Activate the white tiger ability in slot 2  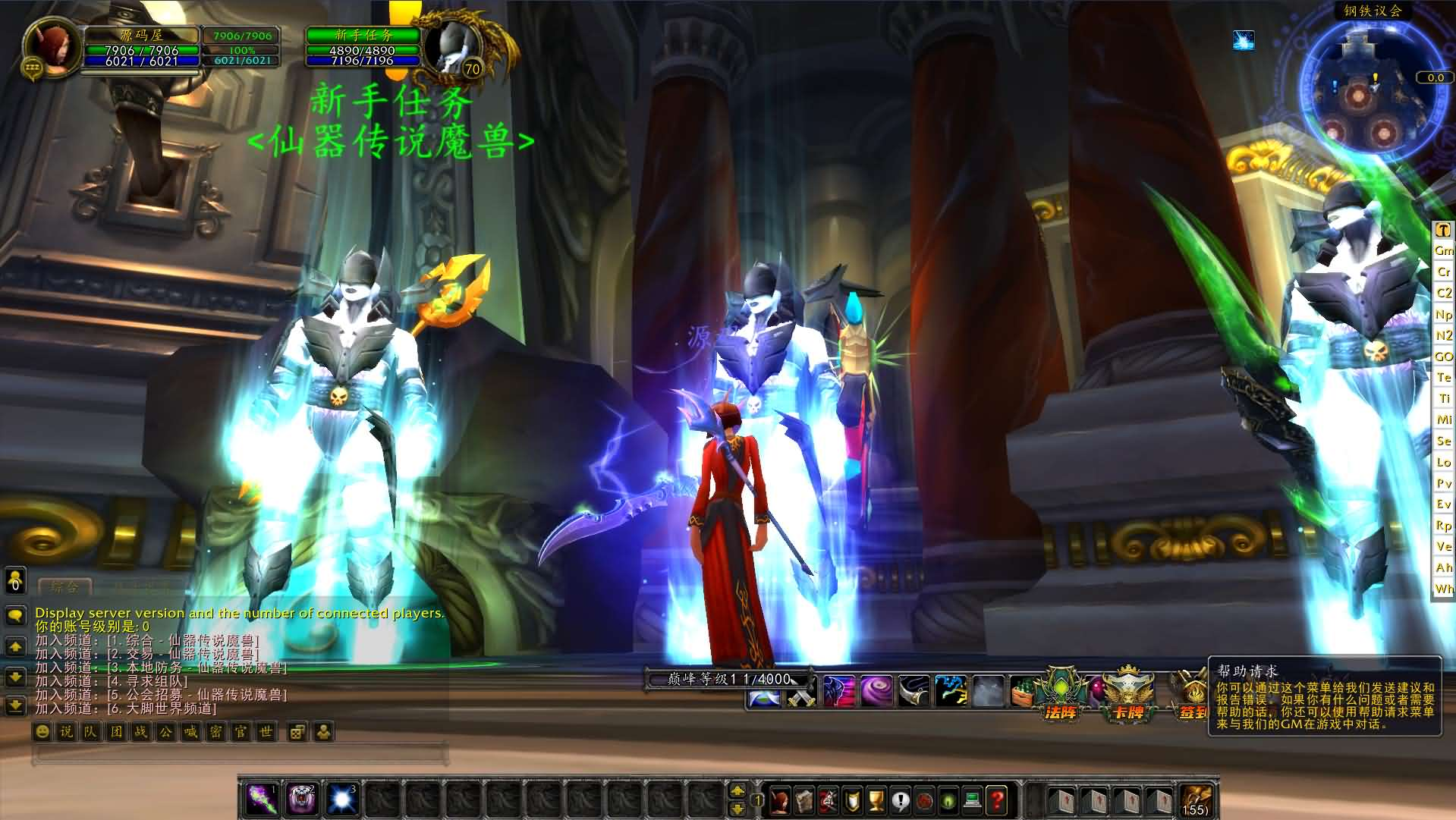click(x=302, y=800)
